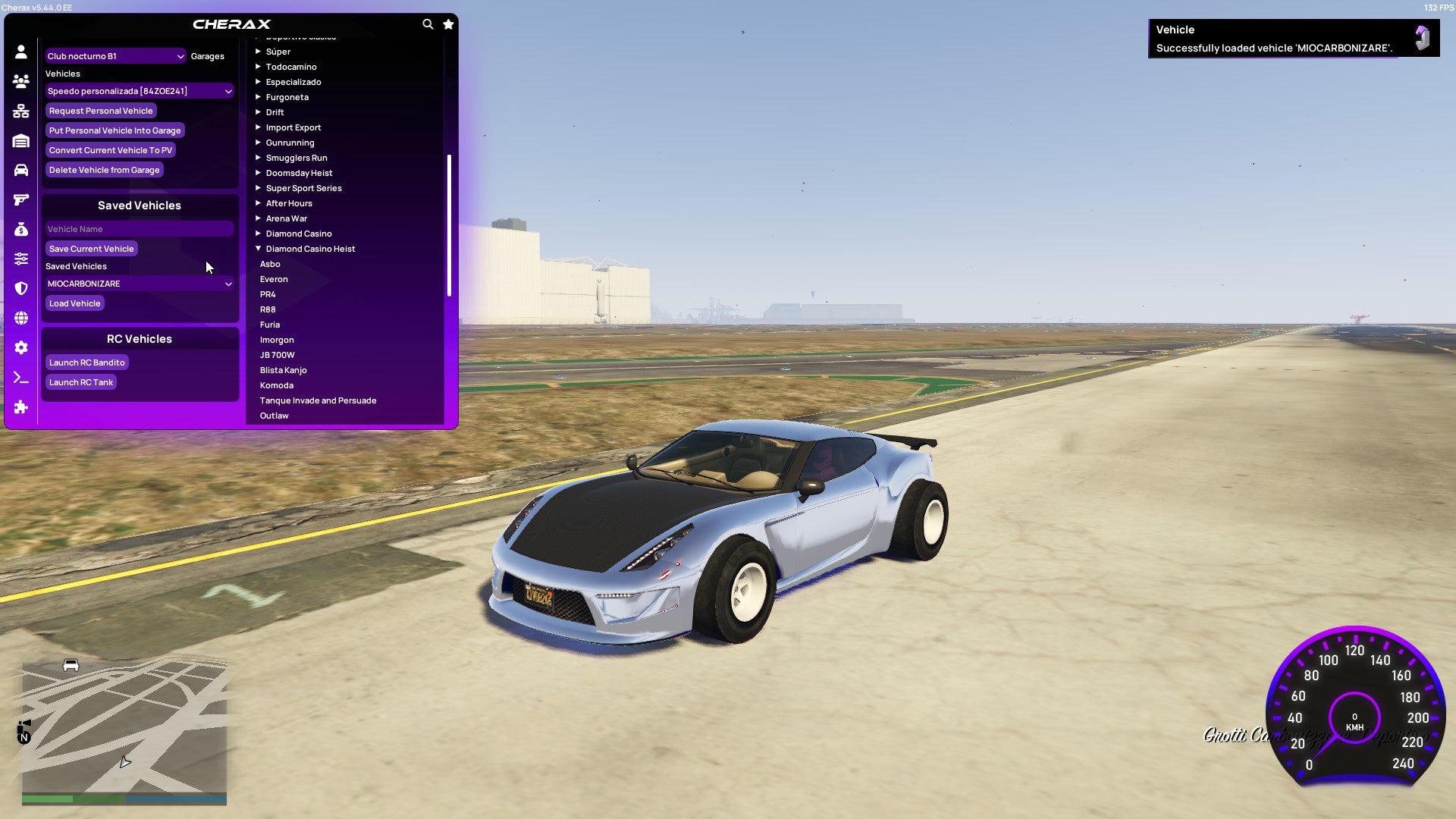Expand the Smugglers Run vehicle category
The image size is (1456, 819).
pos(297,158)
